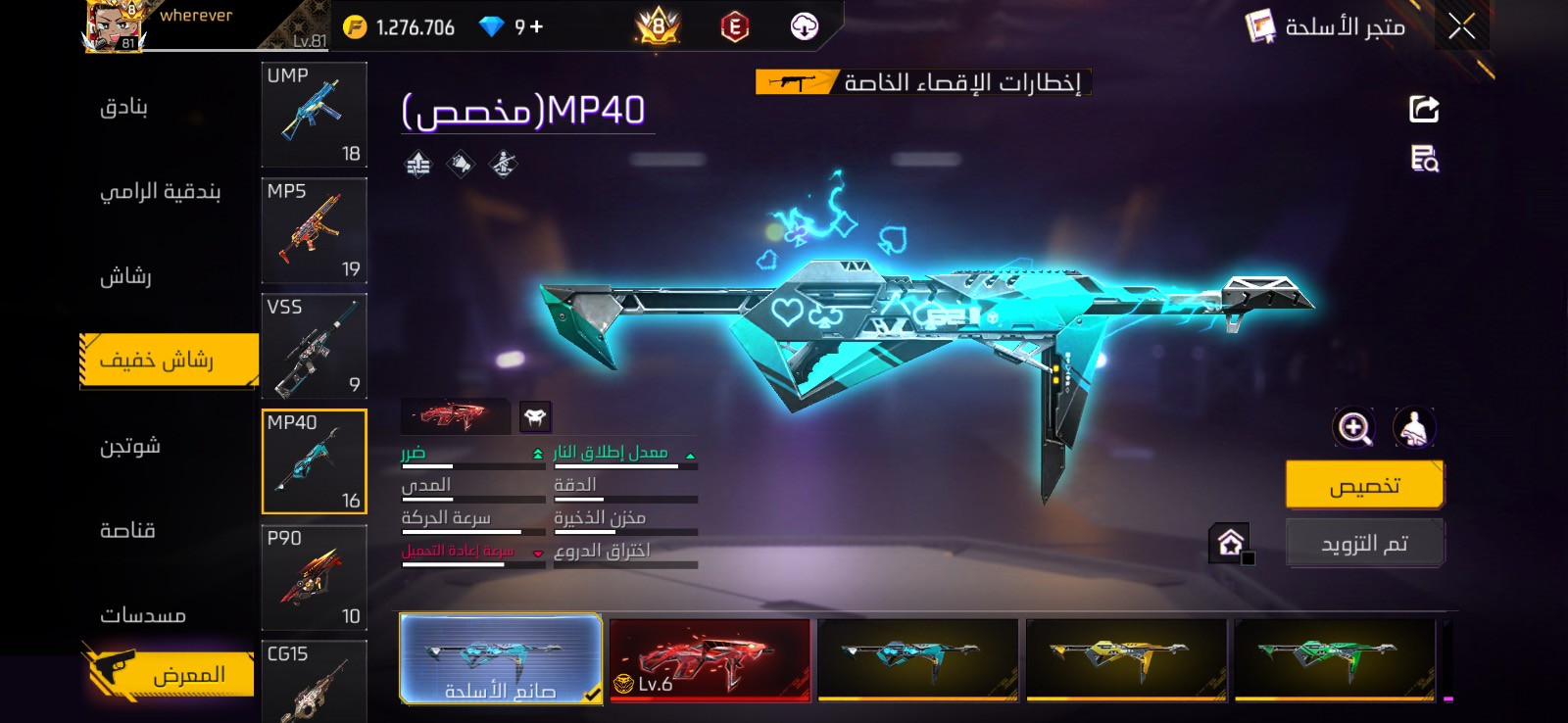
Task: Open the character preview soldier icon
Action: pyautogui.click(x=1412, y=428)
